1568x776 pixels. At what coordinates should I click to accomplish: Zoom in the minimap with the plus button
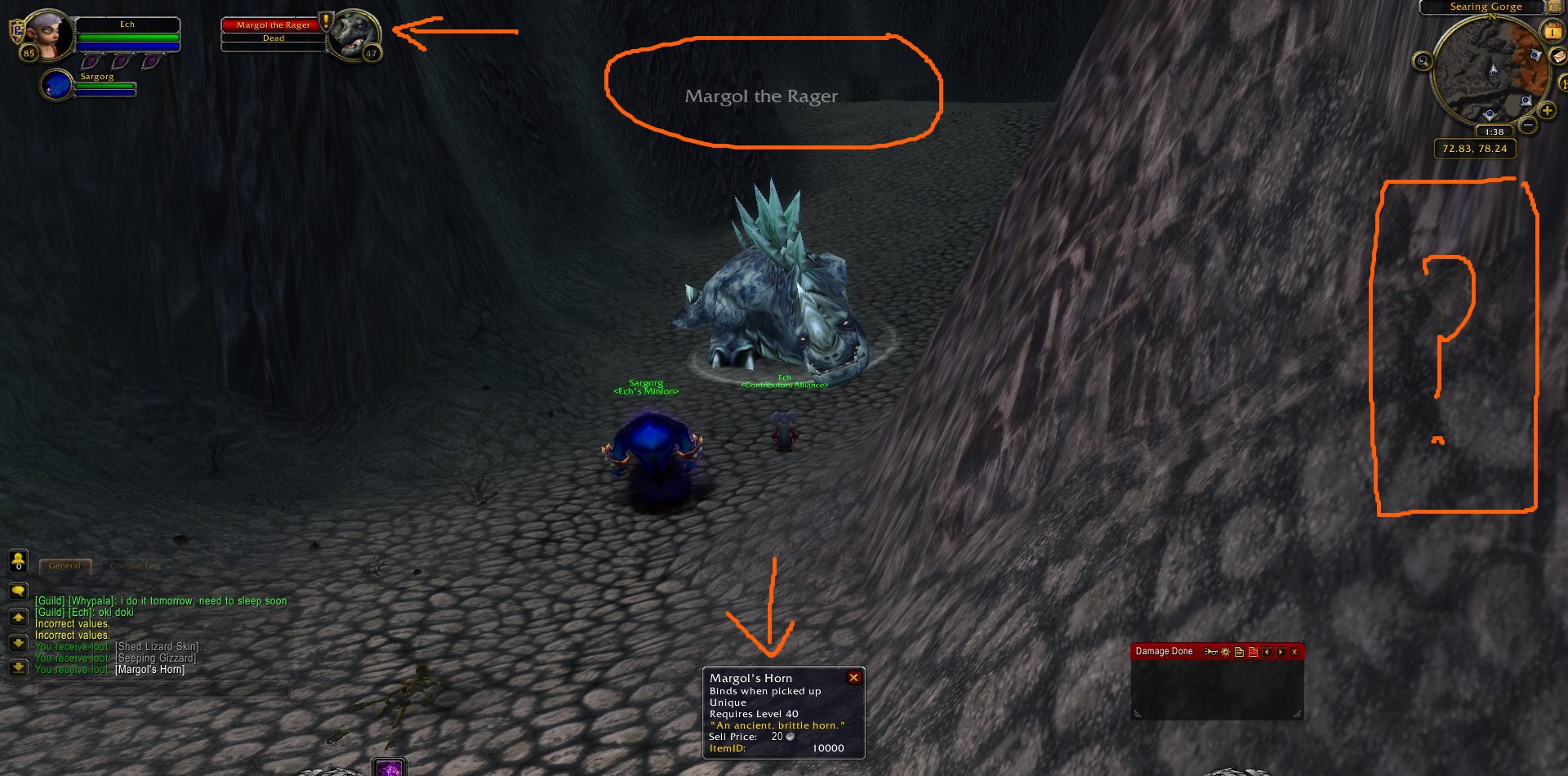pyautogui.click(x=1547, y=110)
